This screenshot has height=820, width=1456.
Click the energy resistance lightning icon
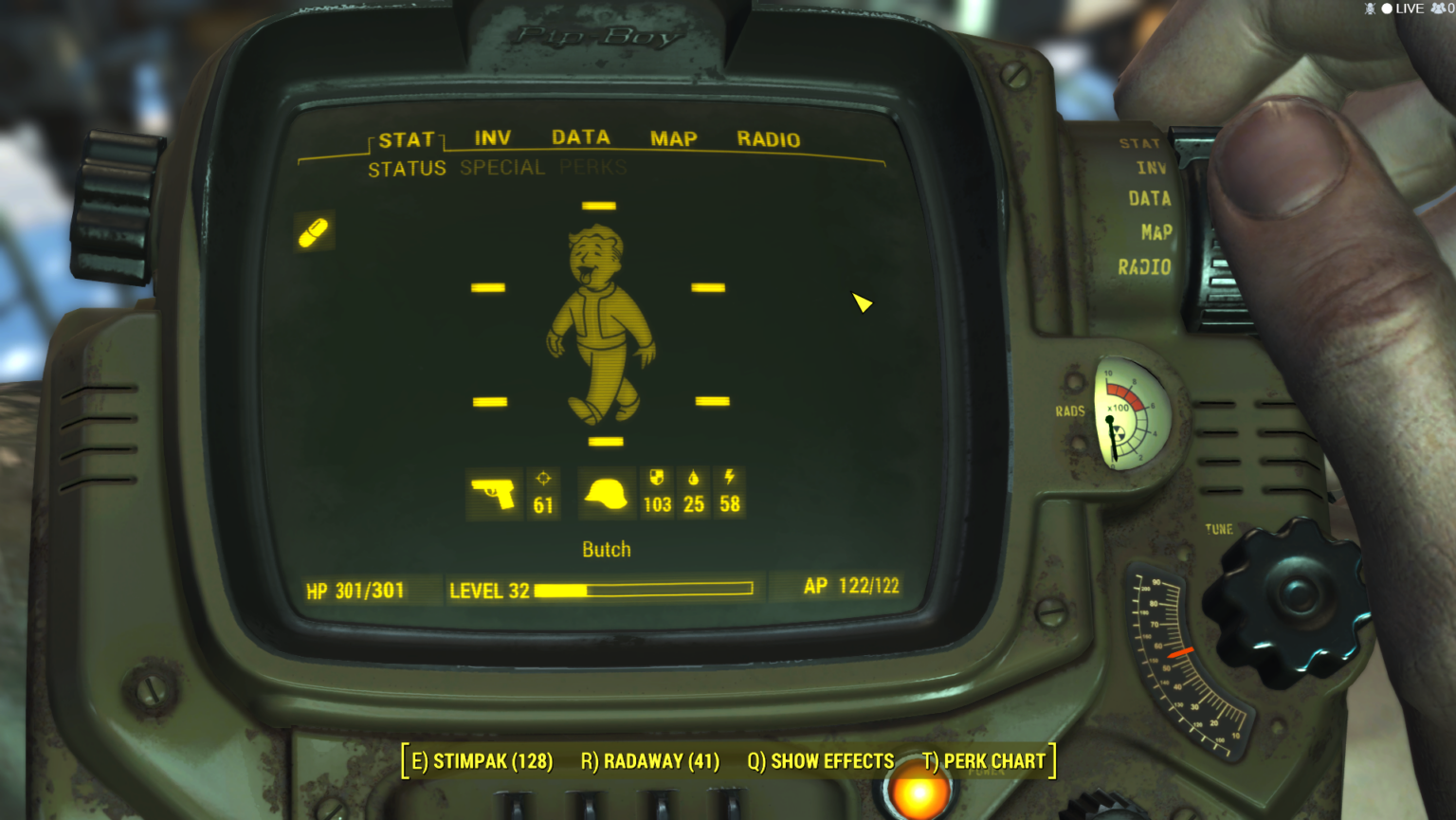(729, 477)
